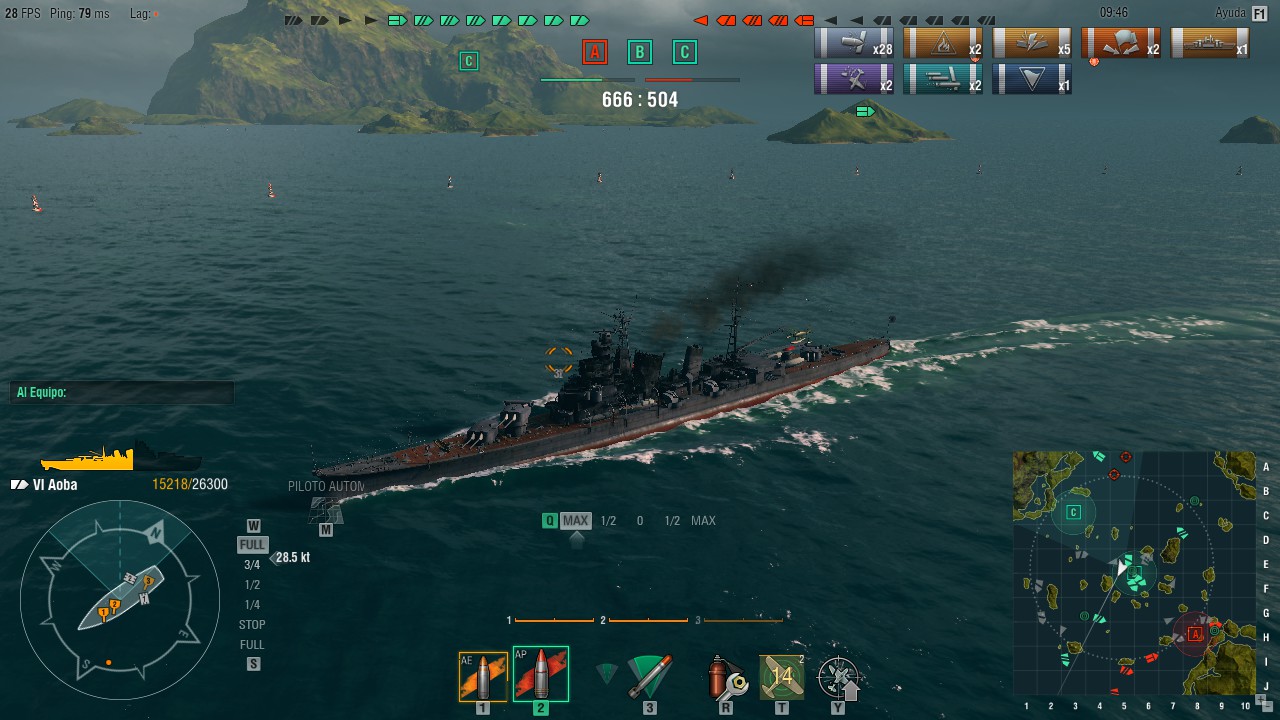This screenshot has width=1280, height=720.
Task: Click the green capture point B indicator
Action: pyautogui.click(x=640, y=52)
